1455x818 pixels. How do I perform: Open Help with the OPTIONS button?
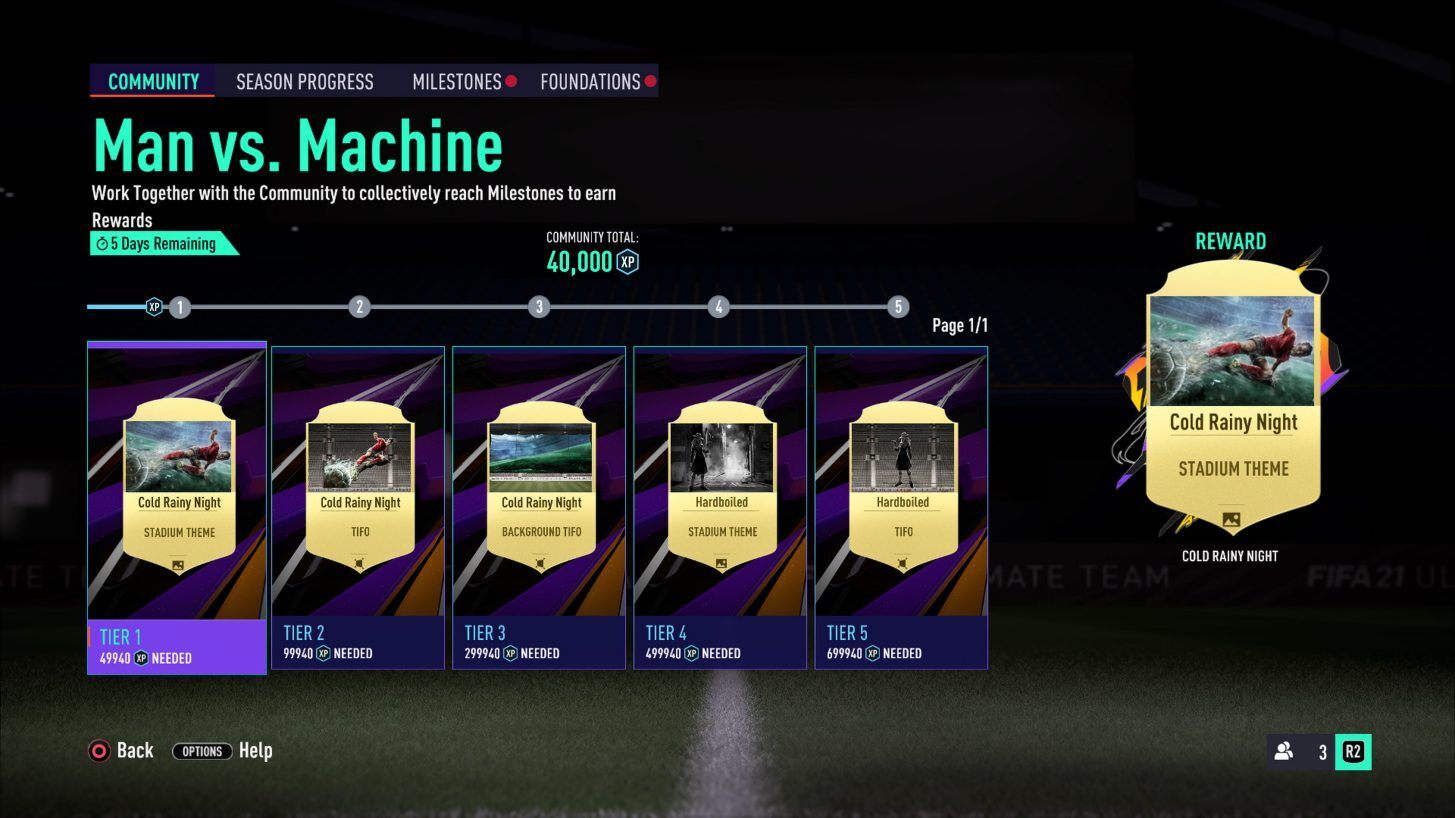[x=202, y=751]
